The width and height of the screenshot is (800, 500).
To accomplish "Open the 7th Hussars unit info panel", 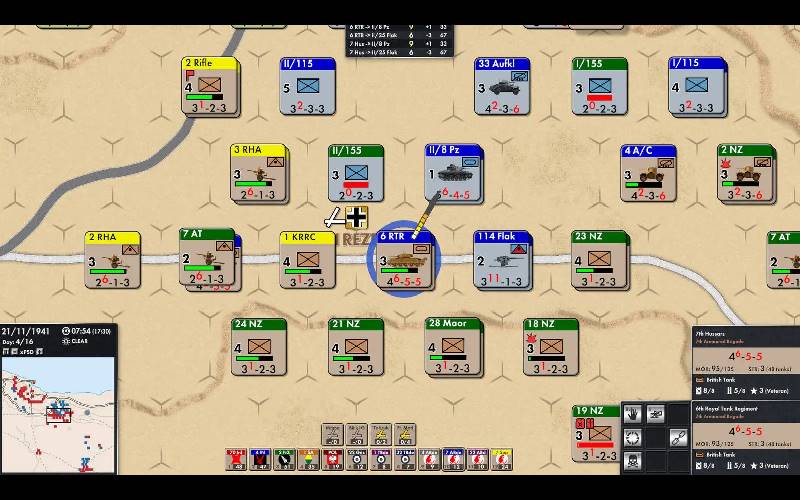I will (745, 365).
